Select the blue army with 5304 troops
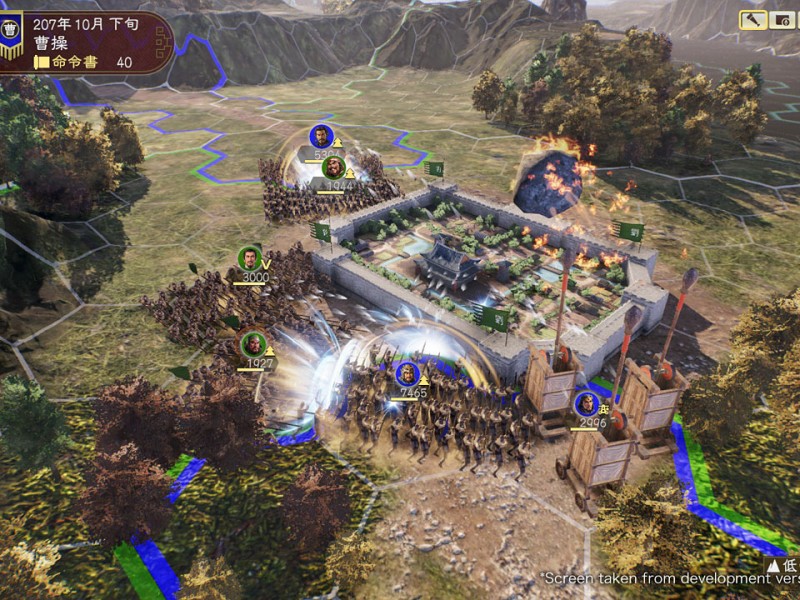The width and height of the screenshot is (800, 600). 320,137
